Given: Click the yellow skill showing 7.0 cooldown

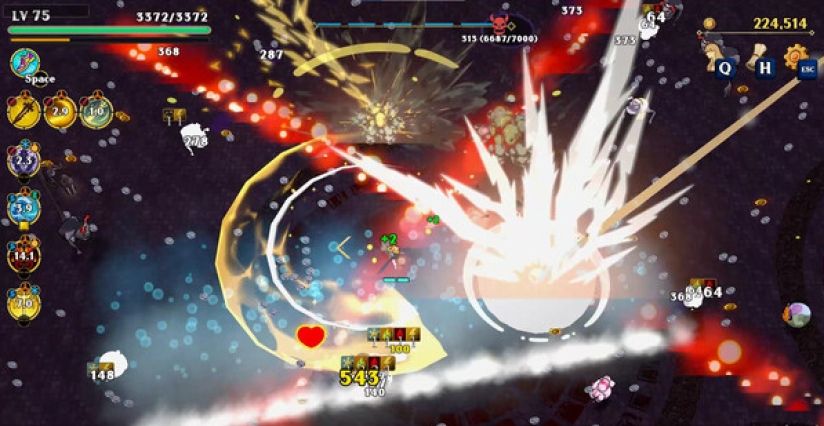Looking at the screenshot, I should (23, 301).
